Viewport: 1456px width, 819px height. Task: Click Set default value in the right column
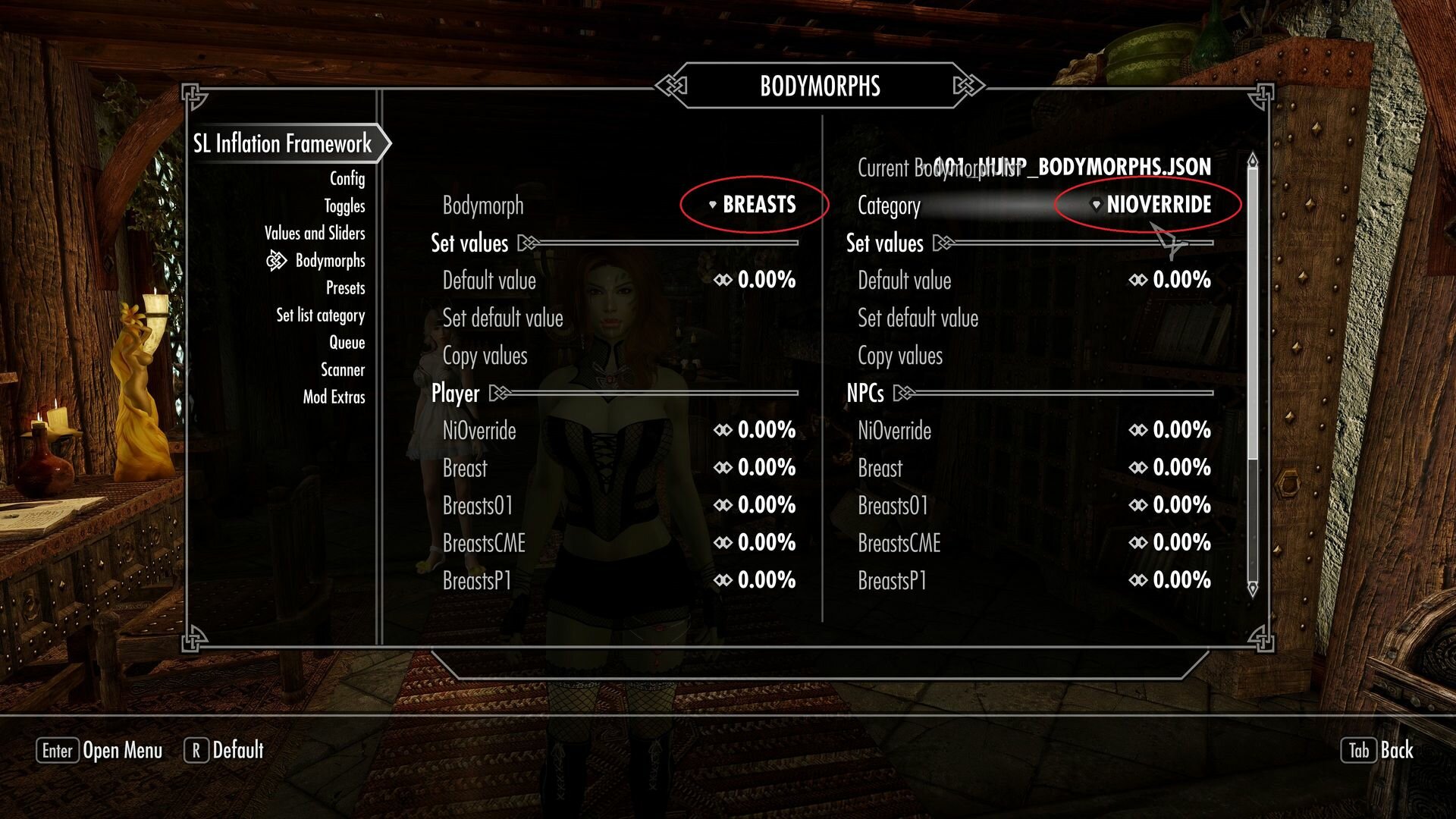coord(918,318)
